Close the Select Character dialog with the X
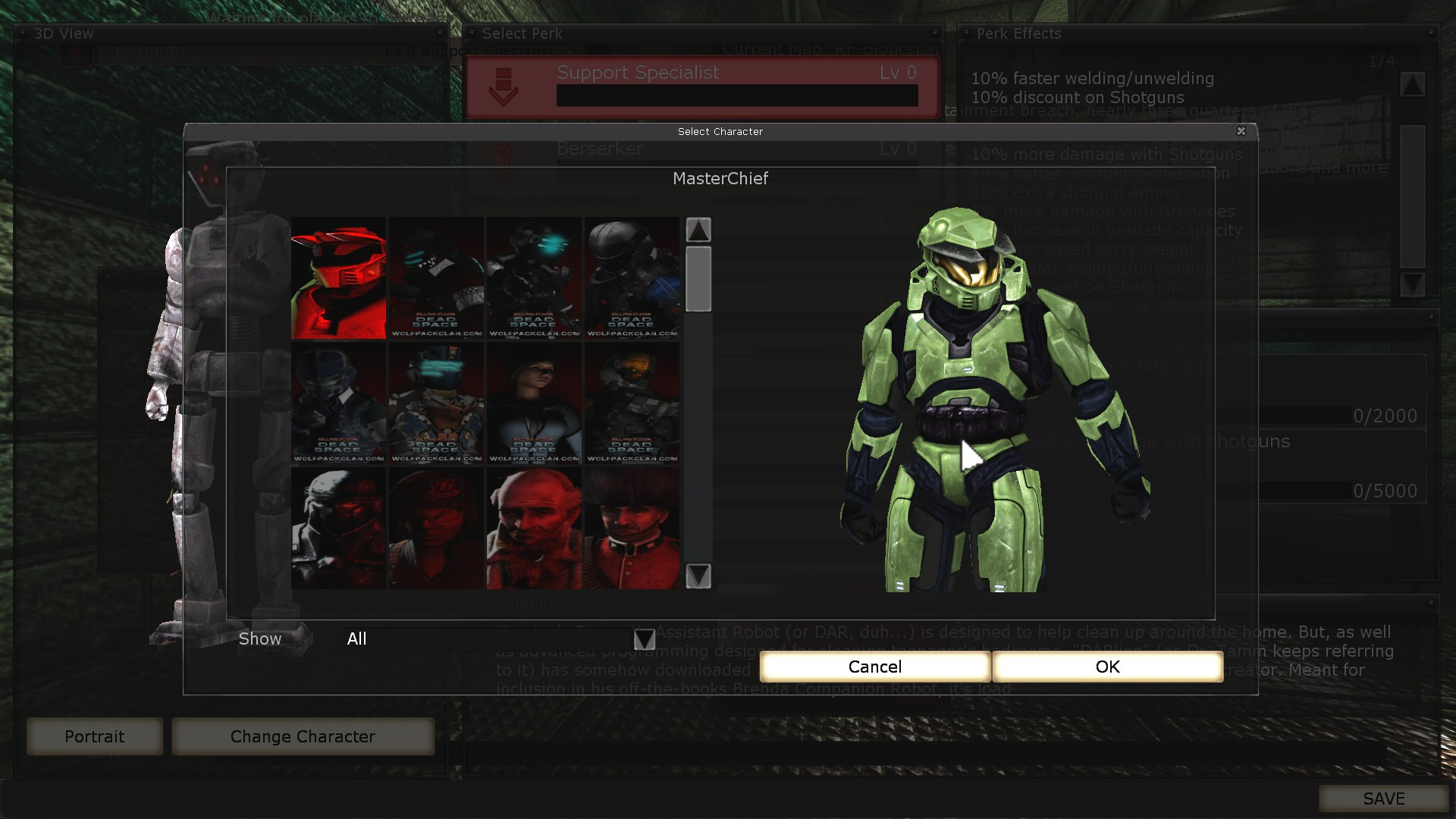 pos(1241,131)
